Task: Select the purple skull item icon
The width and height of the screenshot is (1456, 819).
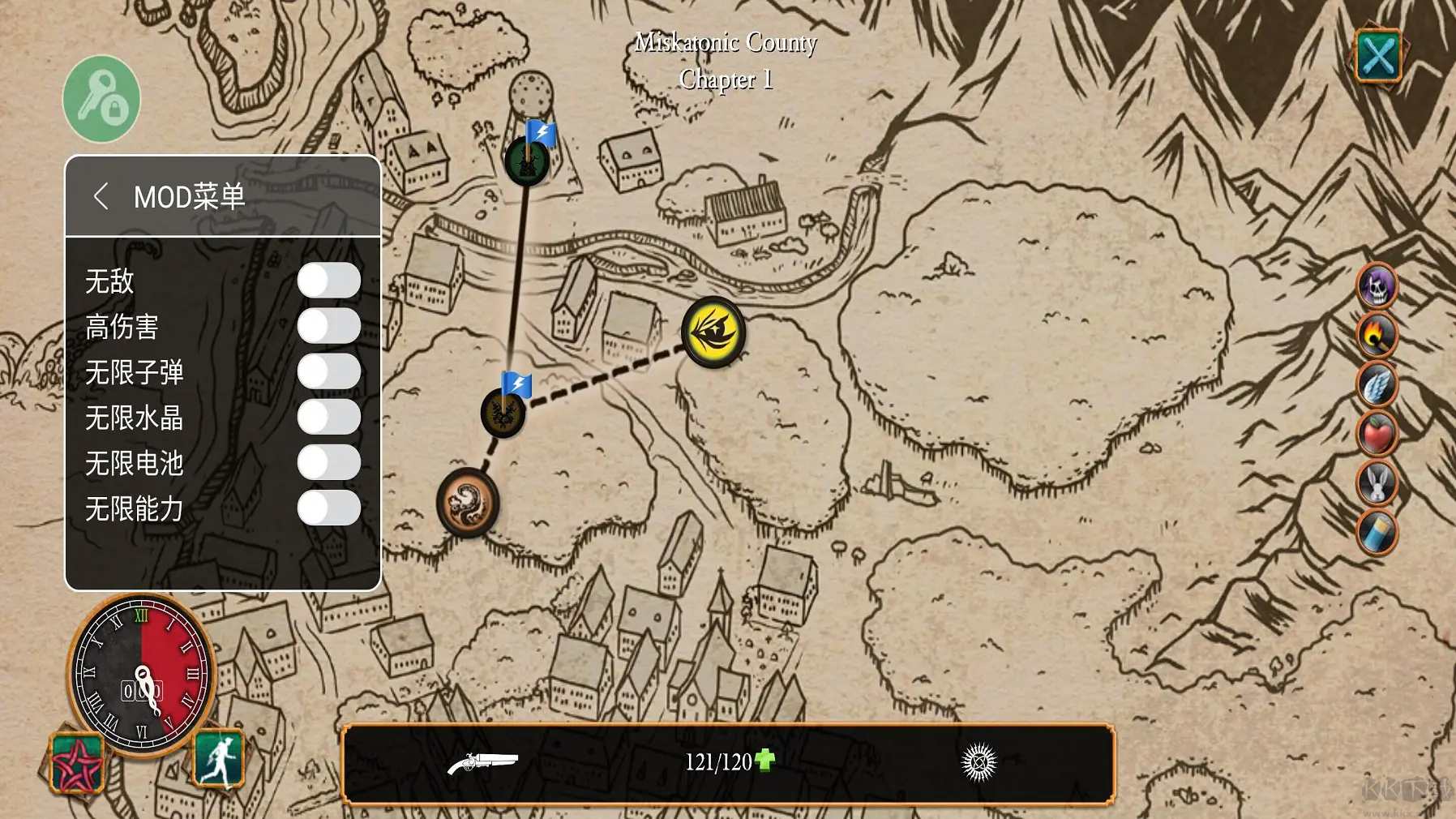Action: pos(1377,285)
